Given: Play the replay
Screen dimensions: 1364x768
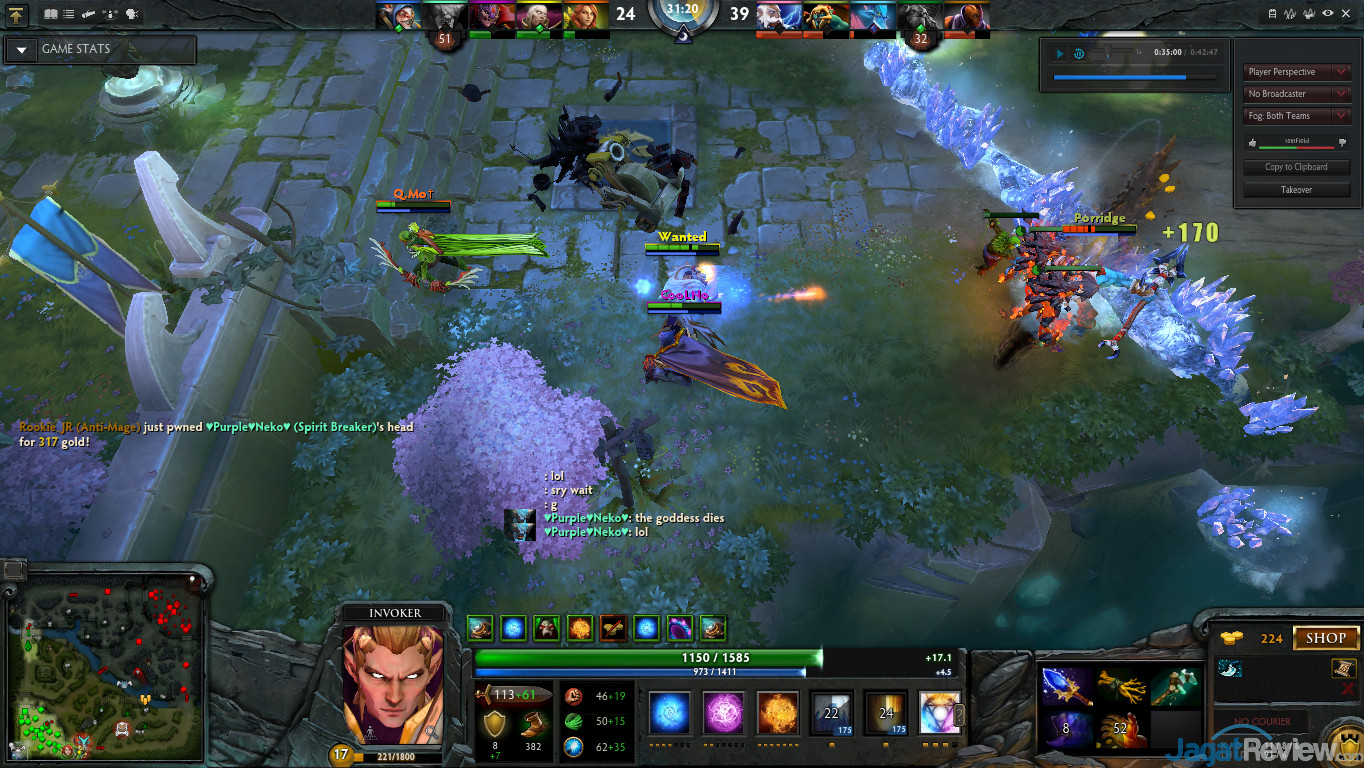Looking at the screenshot, I should click(1060, 53).
